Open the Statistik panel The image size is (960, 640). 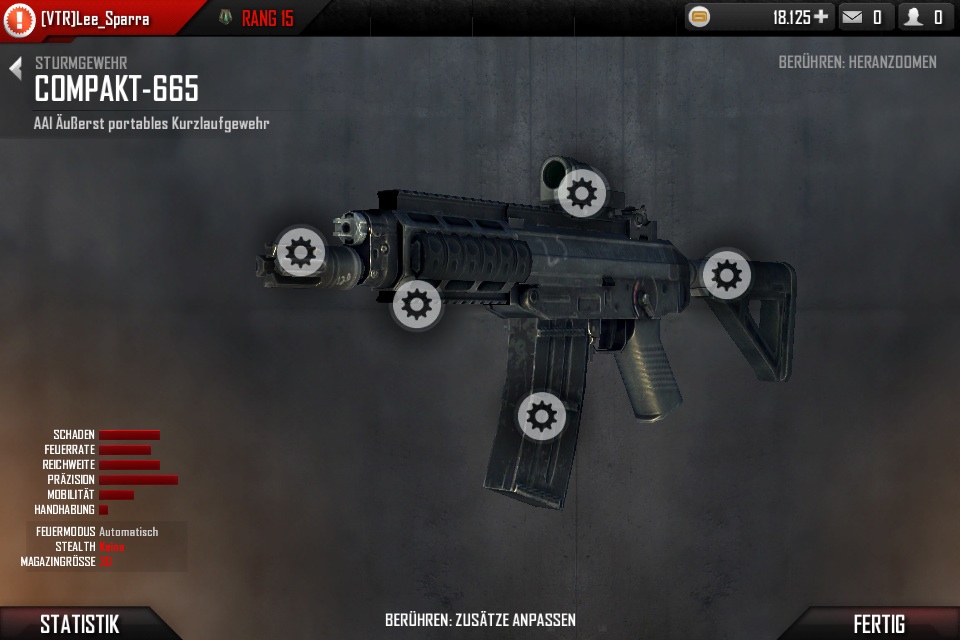coord(79,624)
